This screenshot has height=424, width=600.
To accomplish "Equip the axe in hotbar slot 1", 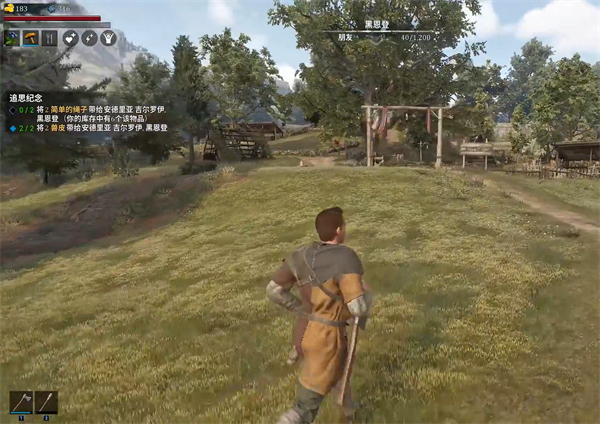I will (21, 402).
